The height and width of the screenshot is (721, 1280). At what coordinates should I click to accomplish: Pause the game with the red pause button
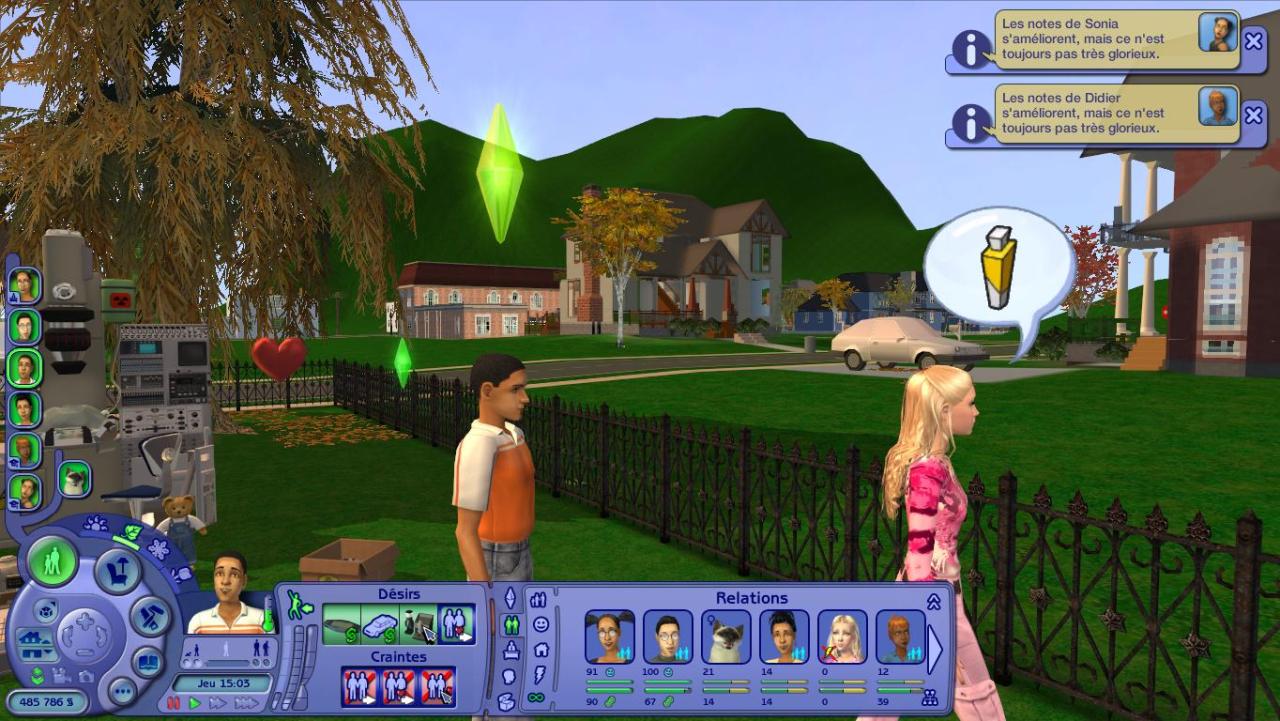pyautogui.click(x=174, y=703)
